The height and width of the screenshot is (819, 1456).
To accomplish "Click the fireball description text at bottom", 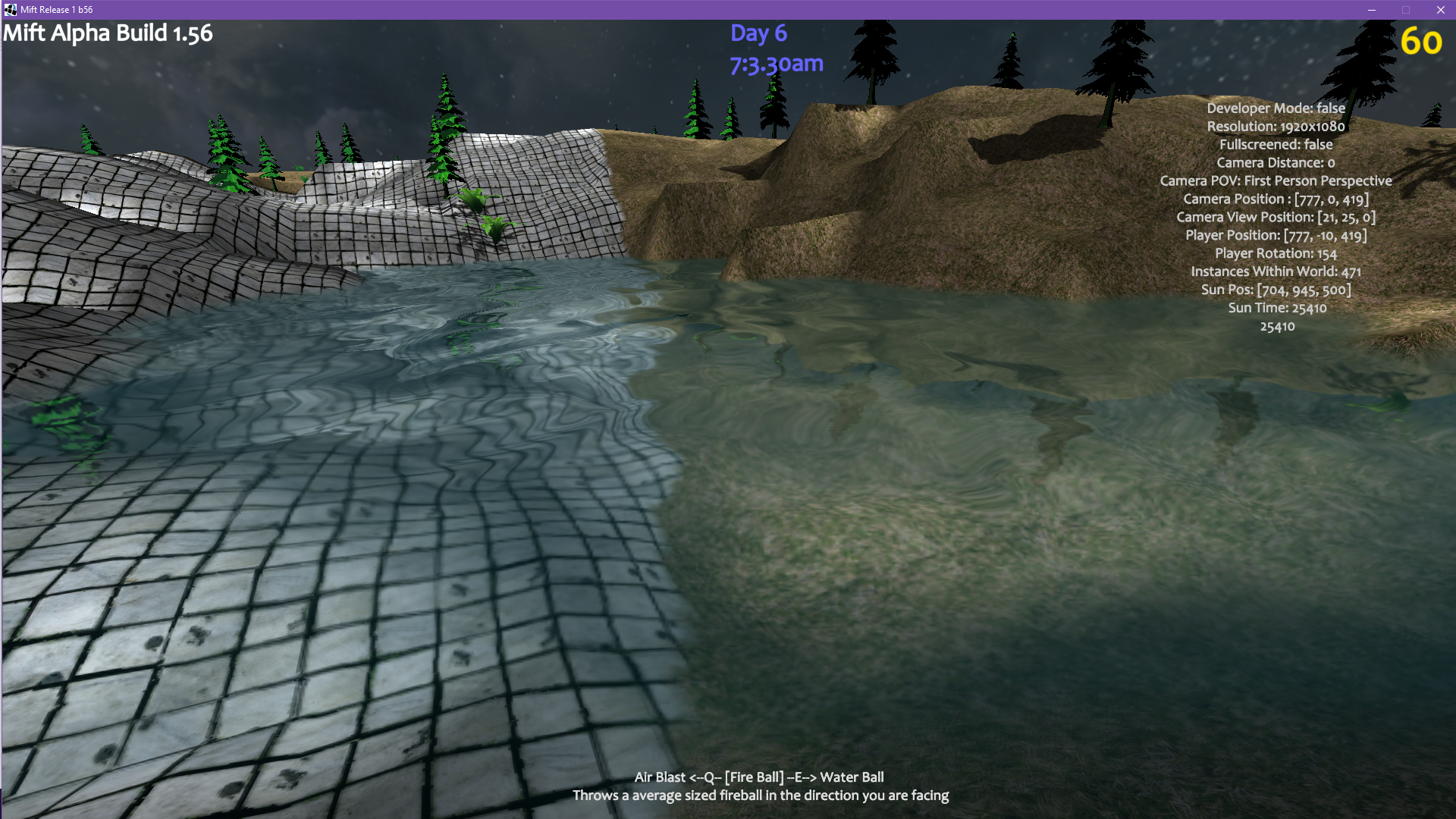I will tap(761, 795).
